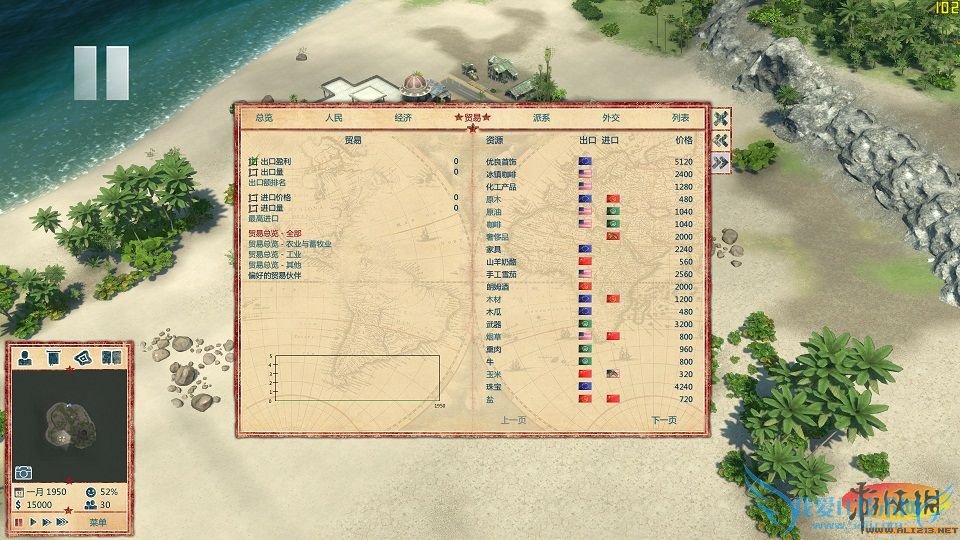Pause the game with the red pause button

pyautogui.click(x=19, y=522)
